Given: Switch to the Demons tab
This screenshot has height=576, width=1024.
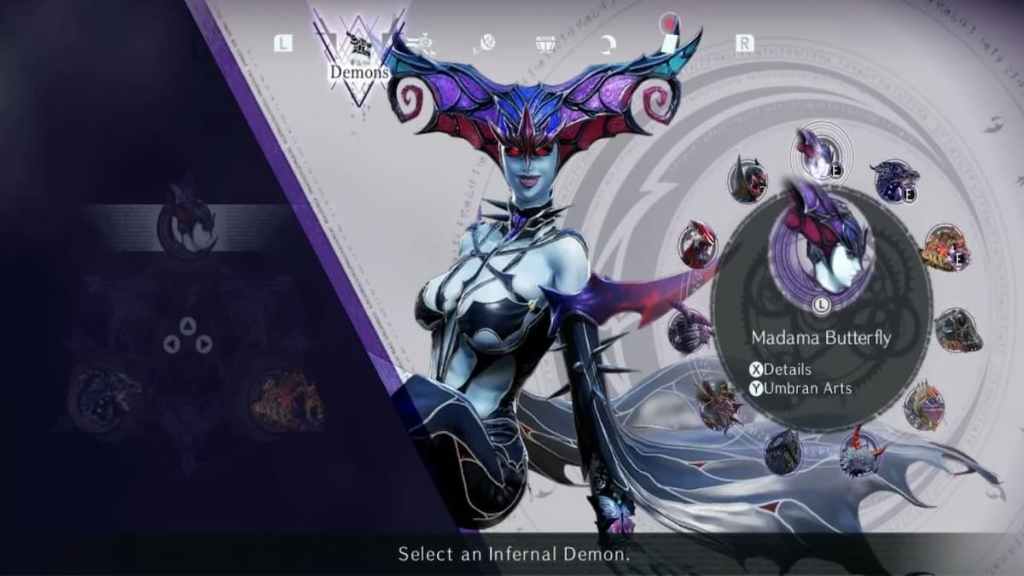Looking at the screenshot, I should click(x=358, y=55).
